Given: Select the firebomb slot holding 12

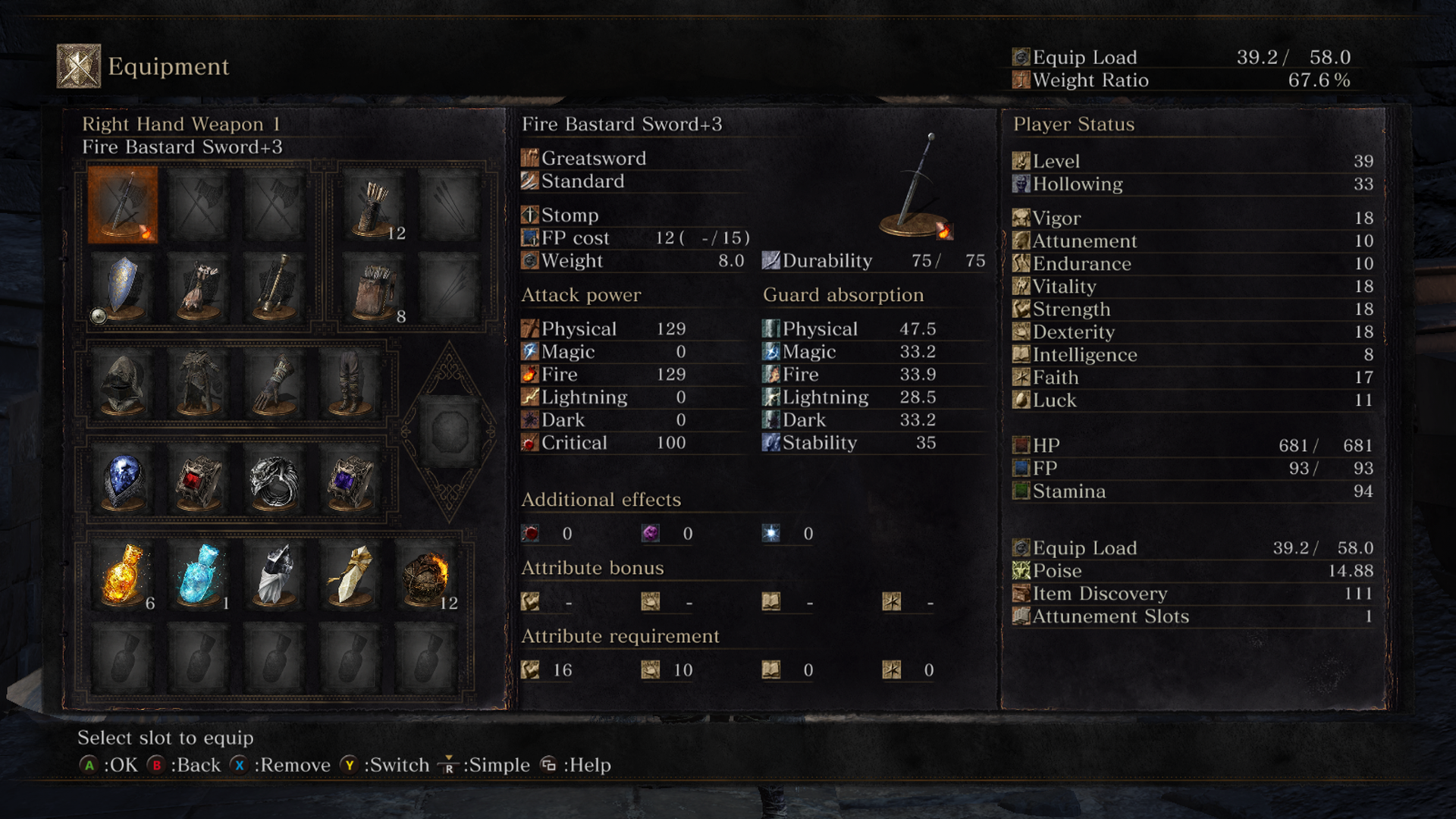Looking at the screenshot, I should [426, 575].
